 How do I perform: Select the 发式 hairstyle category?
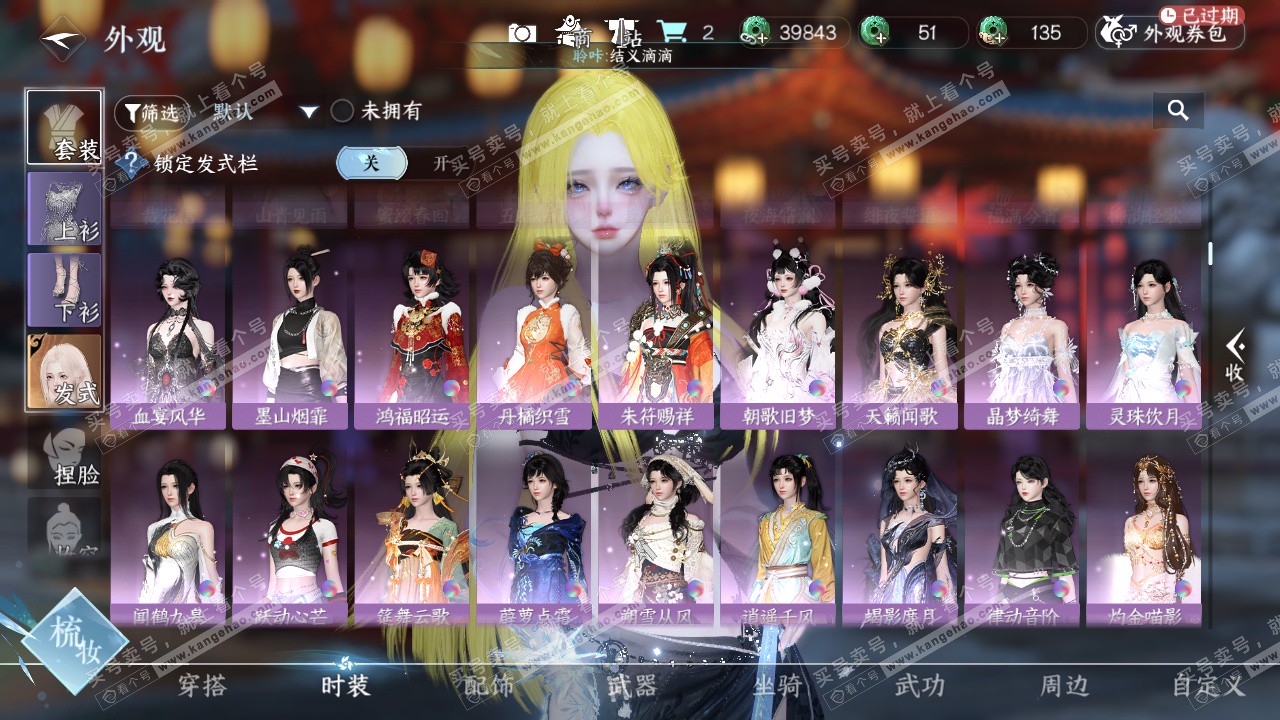pos(65,371)
